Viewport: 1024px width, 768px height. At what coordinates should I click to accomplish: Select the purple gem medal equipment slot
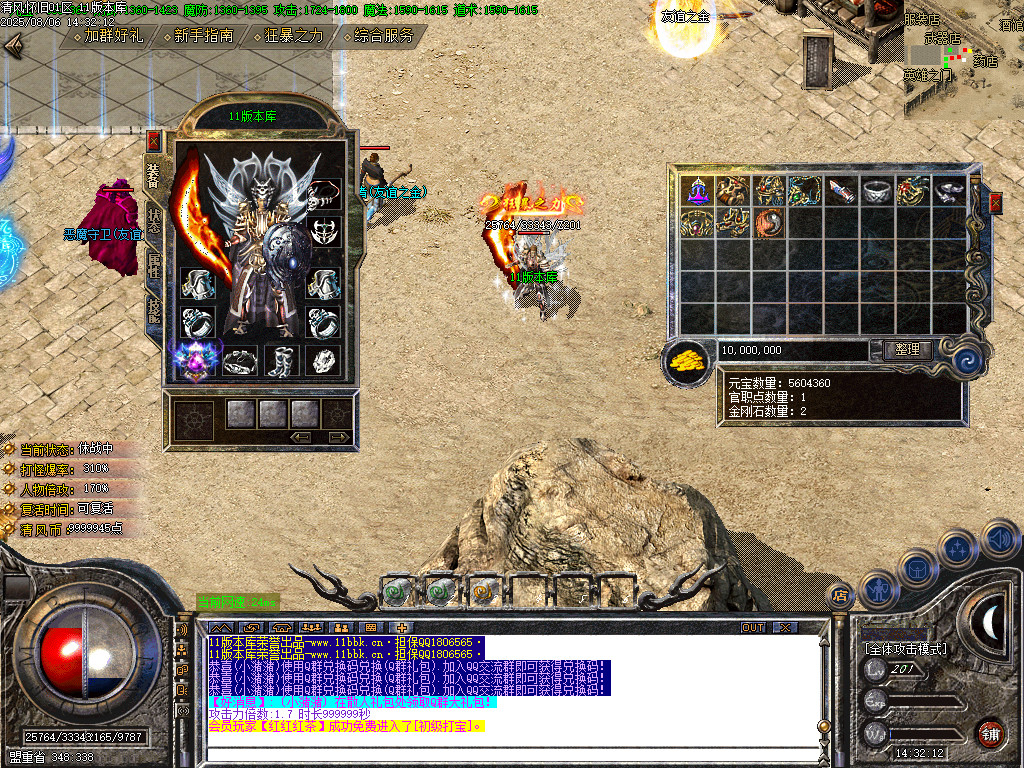(196, 360)
